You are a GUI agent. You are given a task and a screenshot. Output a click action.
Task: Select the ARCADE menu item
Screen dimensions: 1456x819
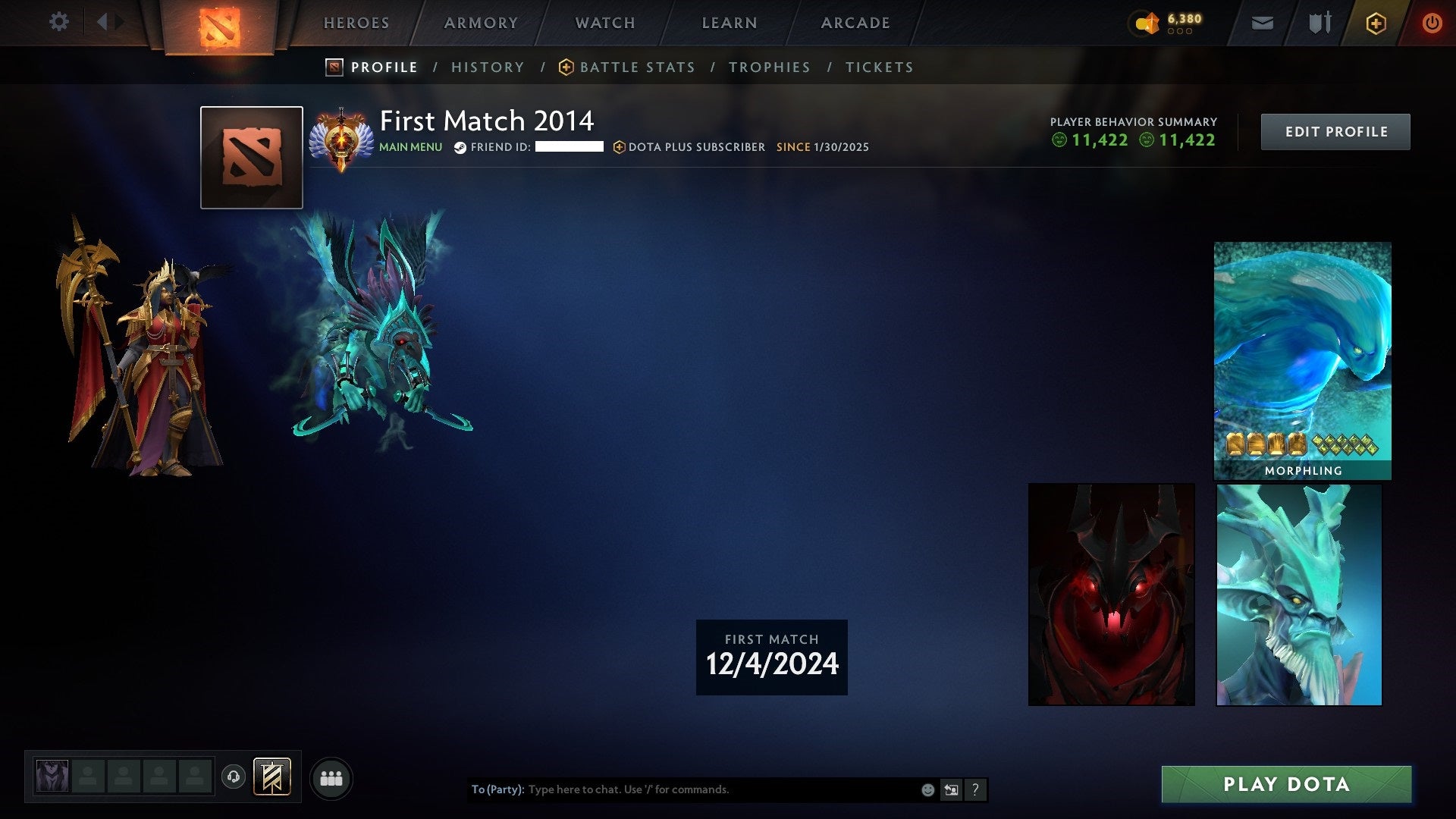pyautogui.click(x=855, y=23)
